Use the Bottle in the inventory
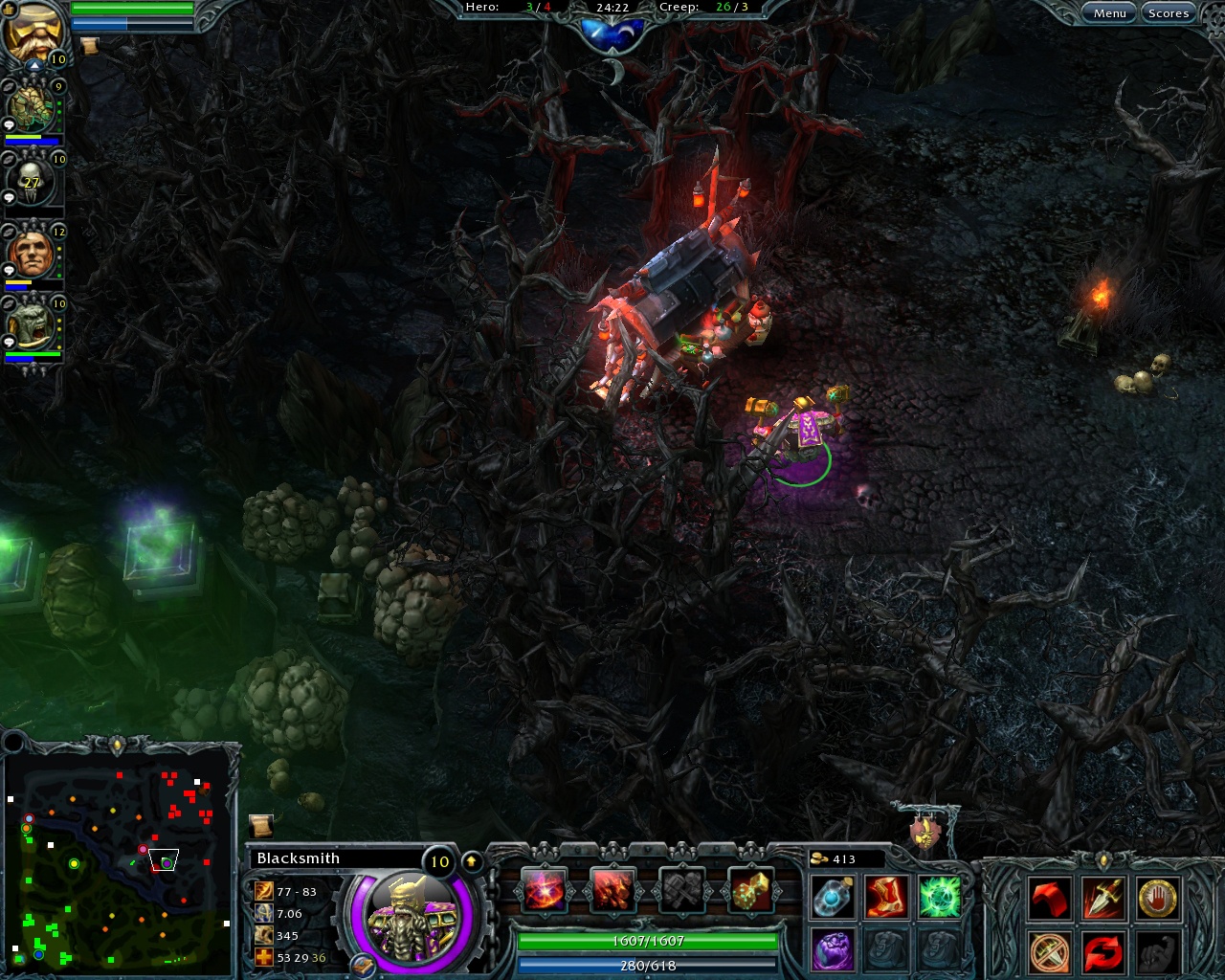 tap(832, 897)
